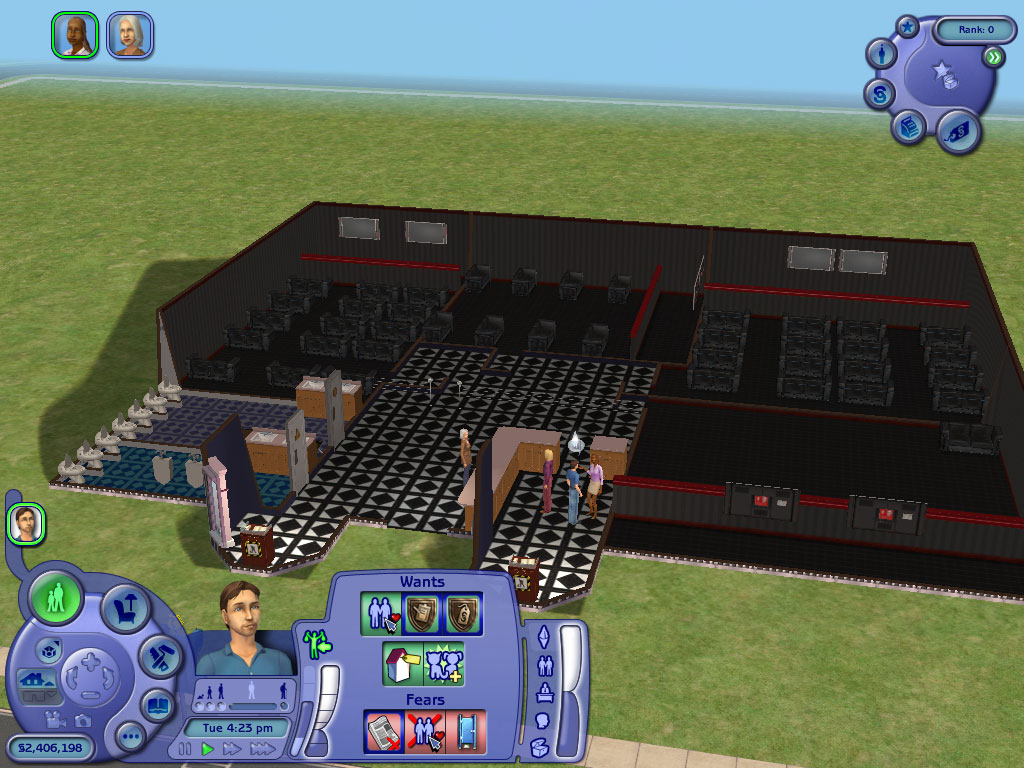This screenshot has height=768, width=1024.
Task: Click the price tag button
Action: (x=957, y=131)
